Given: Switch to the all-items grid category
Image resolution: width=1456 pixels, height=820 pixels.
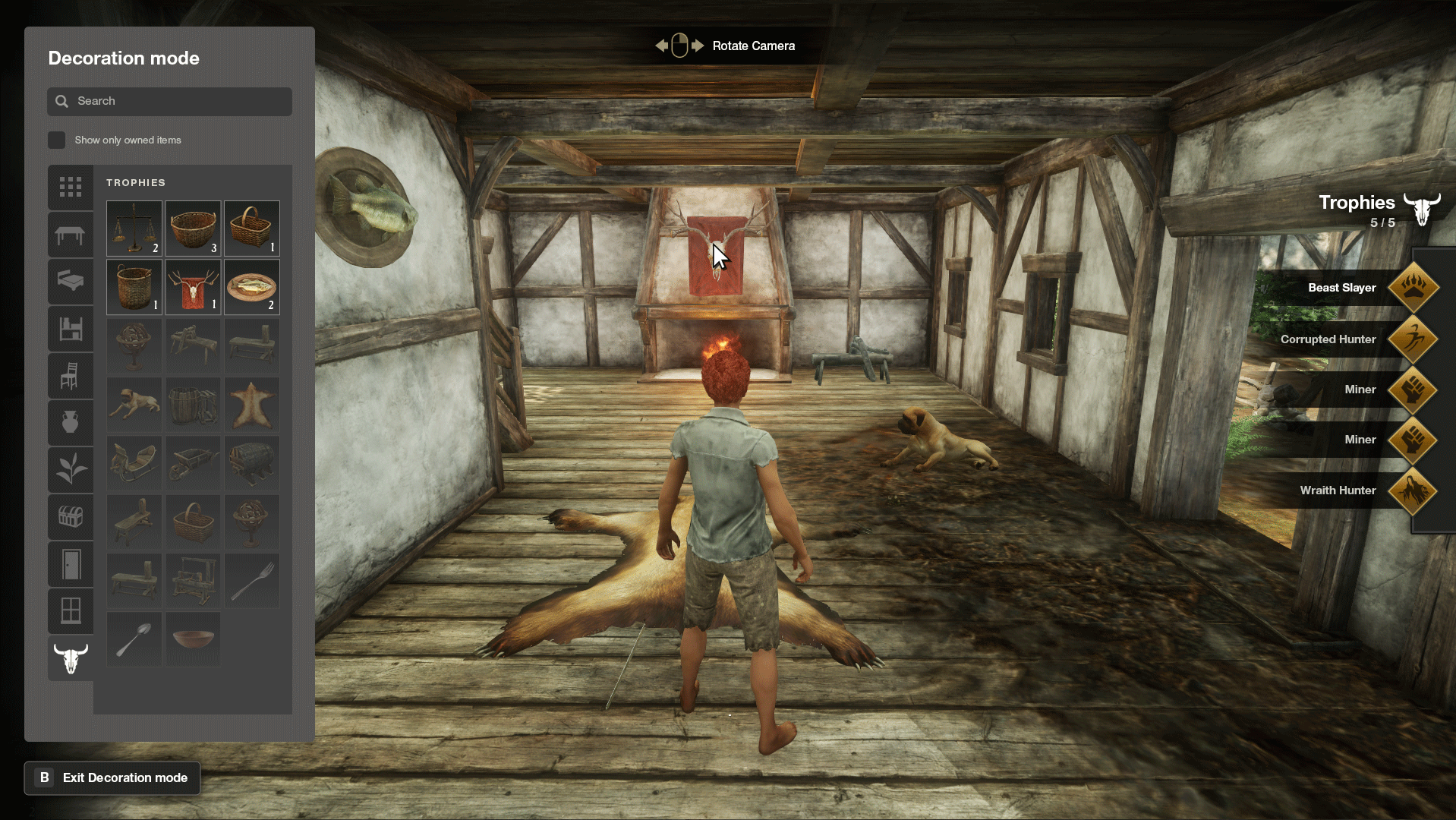Looking at the screenshot, I should point(71,187).
